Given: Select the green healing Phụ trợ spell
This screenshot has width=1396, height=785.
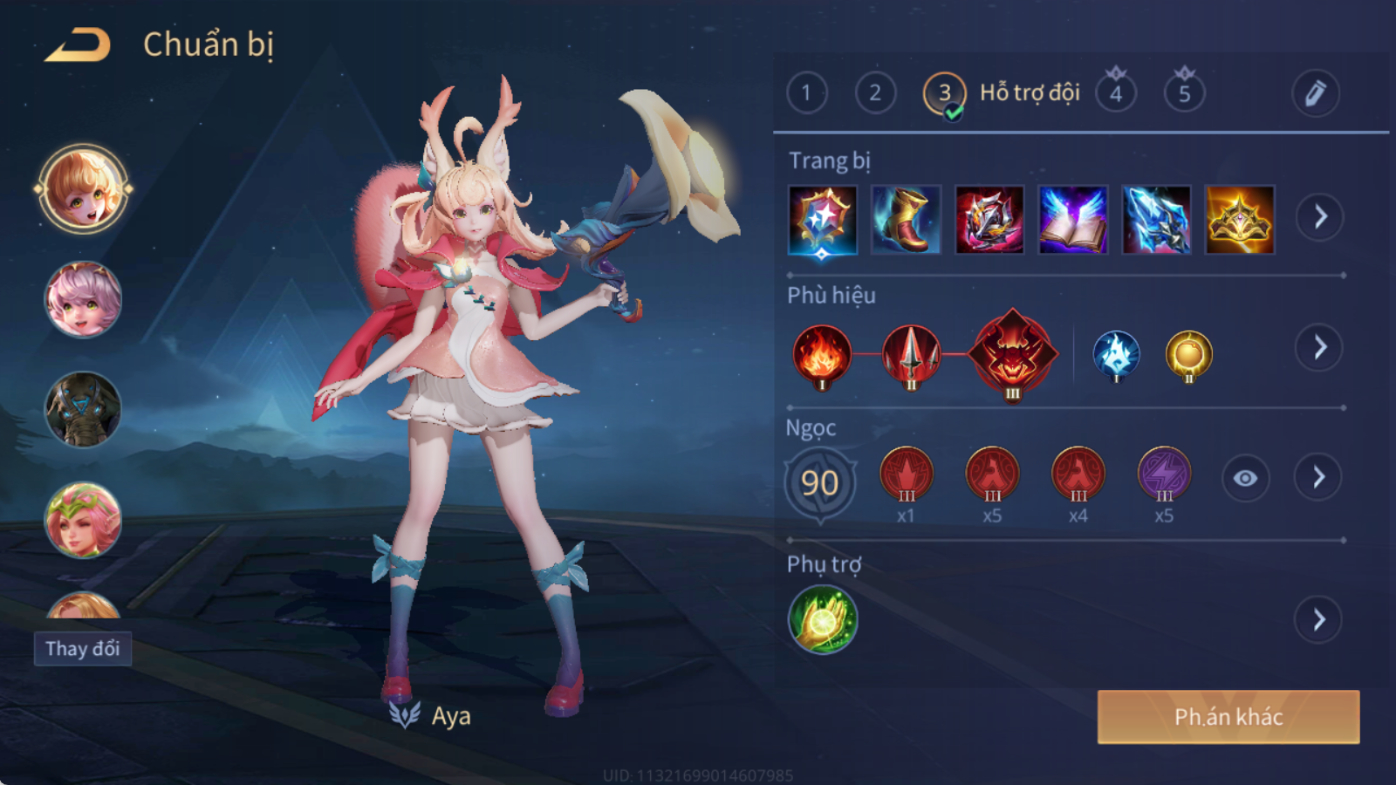Looking at the screenshot, I should click(x=823, y=620).
